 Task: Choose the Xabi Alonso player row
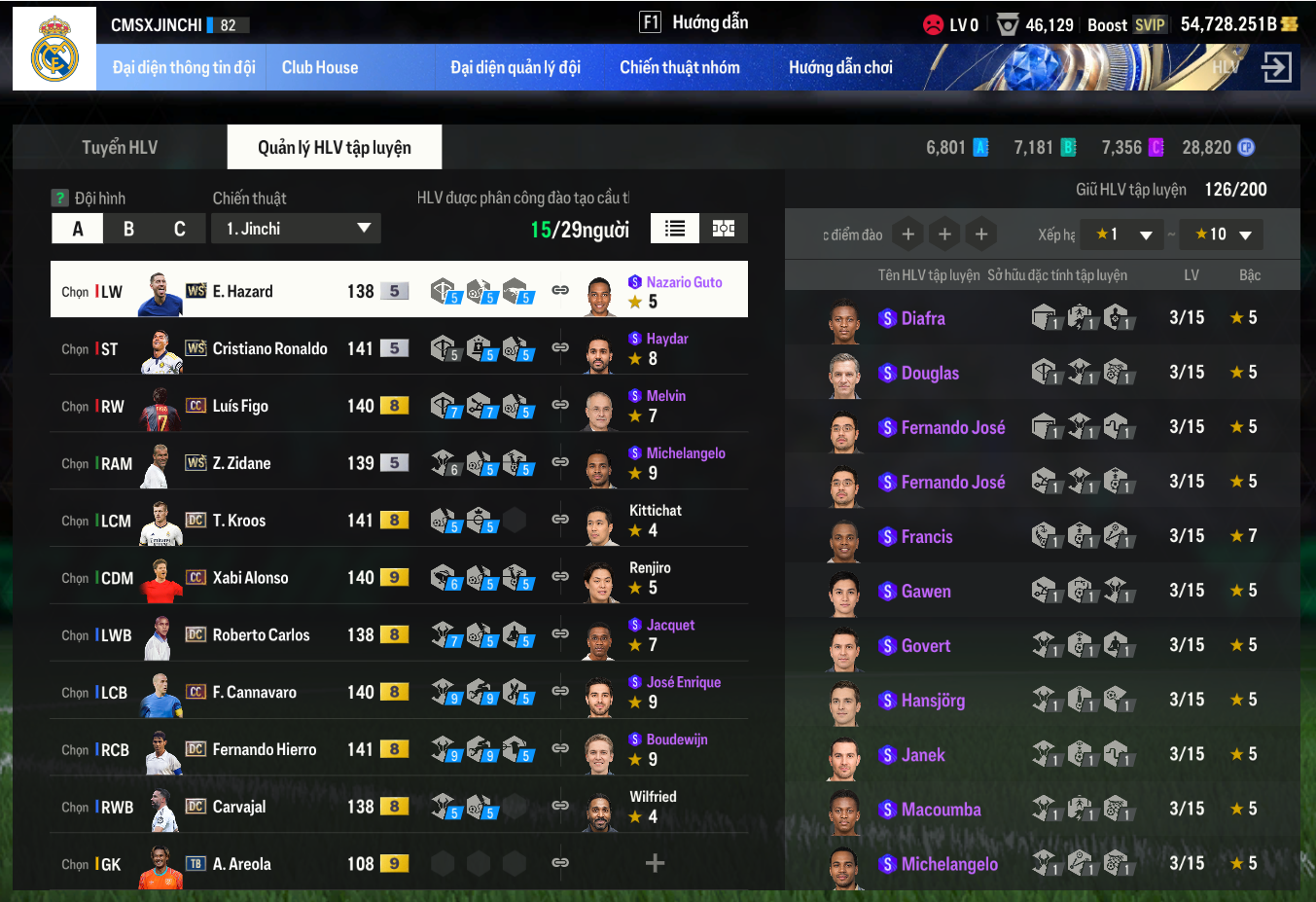[251, 578]
